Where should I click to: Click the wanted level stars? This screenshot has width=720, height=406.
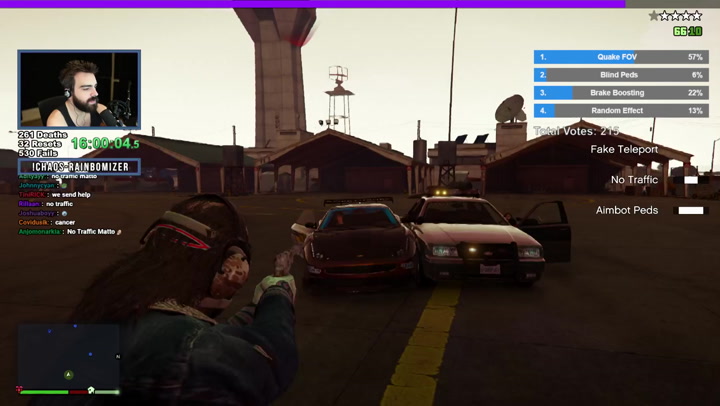coord(675,16)
